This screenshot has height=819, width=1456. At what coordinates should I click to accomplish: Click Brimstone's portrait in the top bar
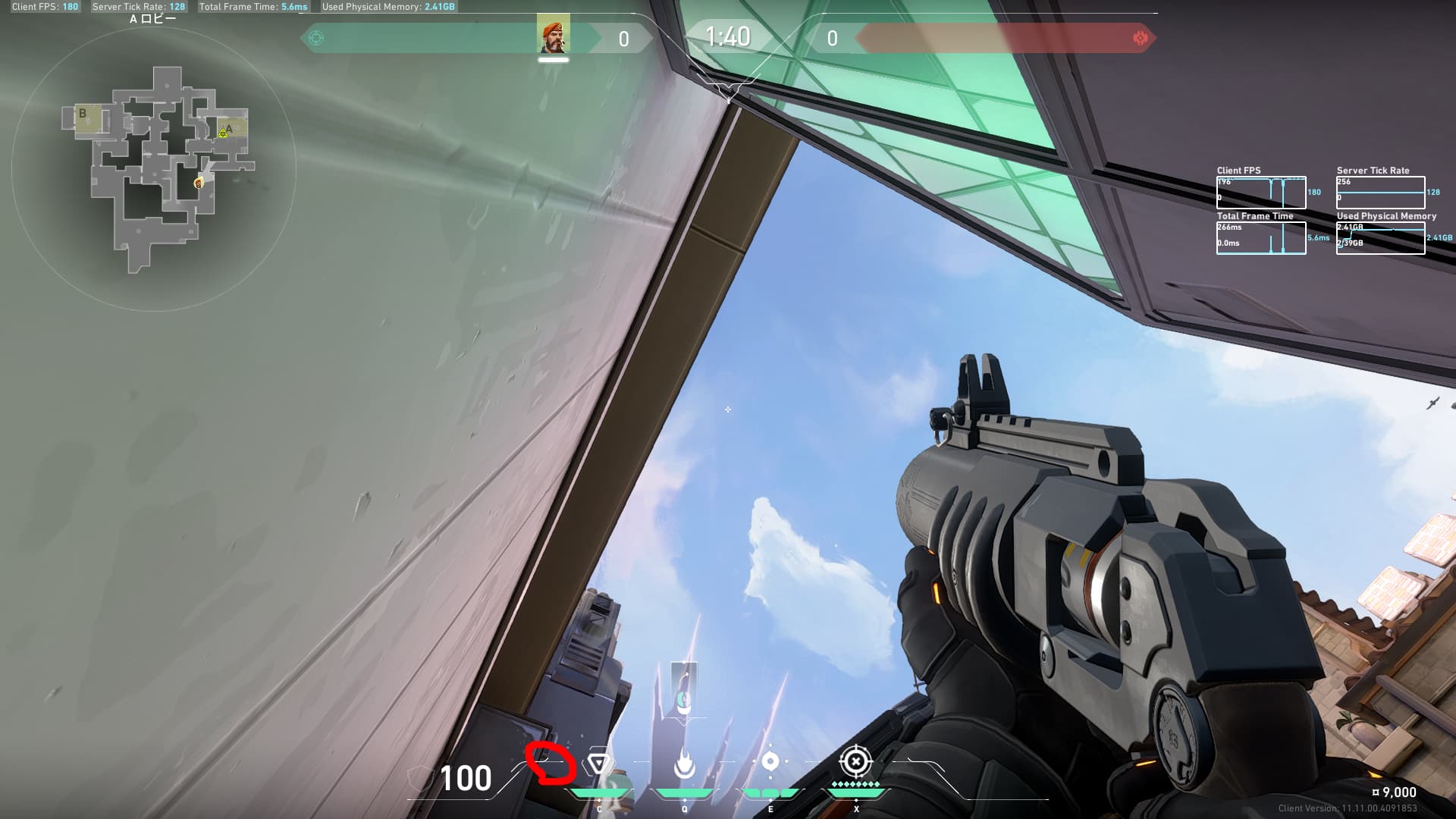pos(553,37)
